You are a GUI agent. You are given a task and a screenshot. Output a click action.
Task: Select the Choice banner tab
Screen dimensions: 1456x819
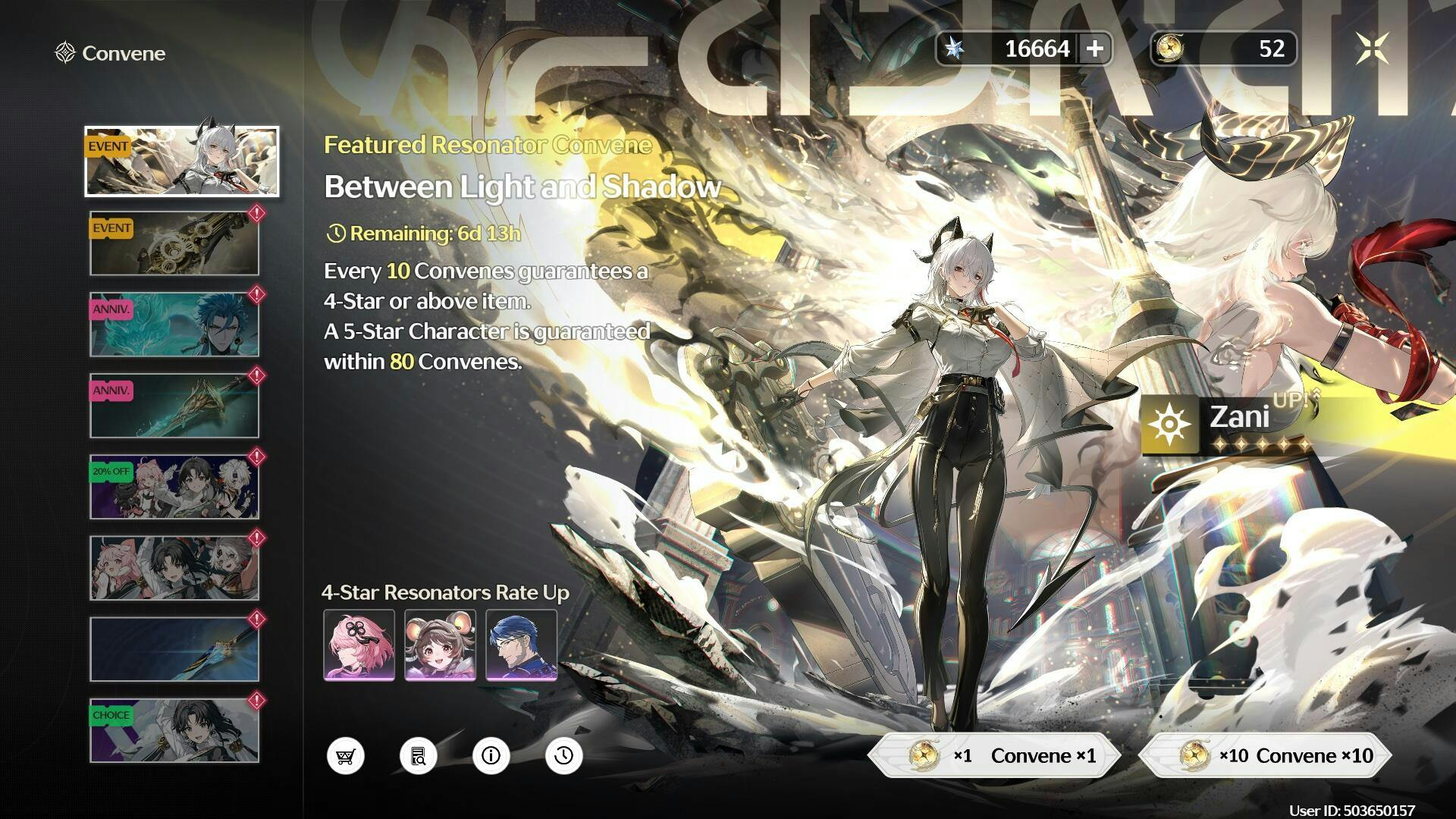[174, 730]
